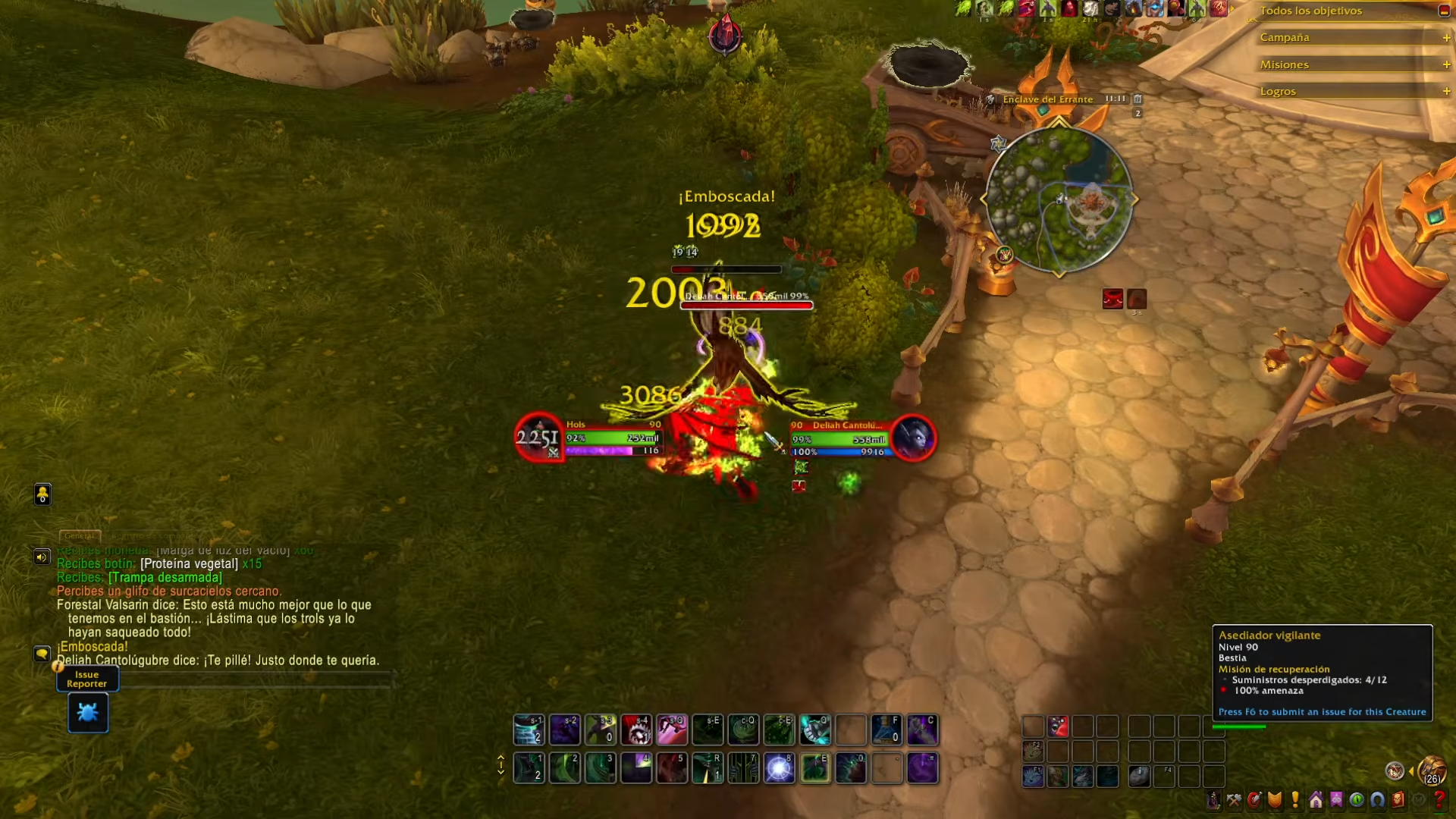
Task: Expand the Misiones section
Action: click(1446, 64)
